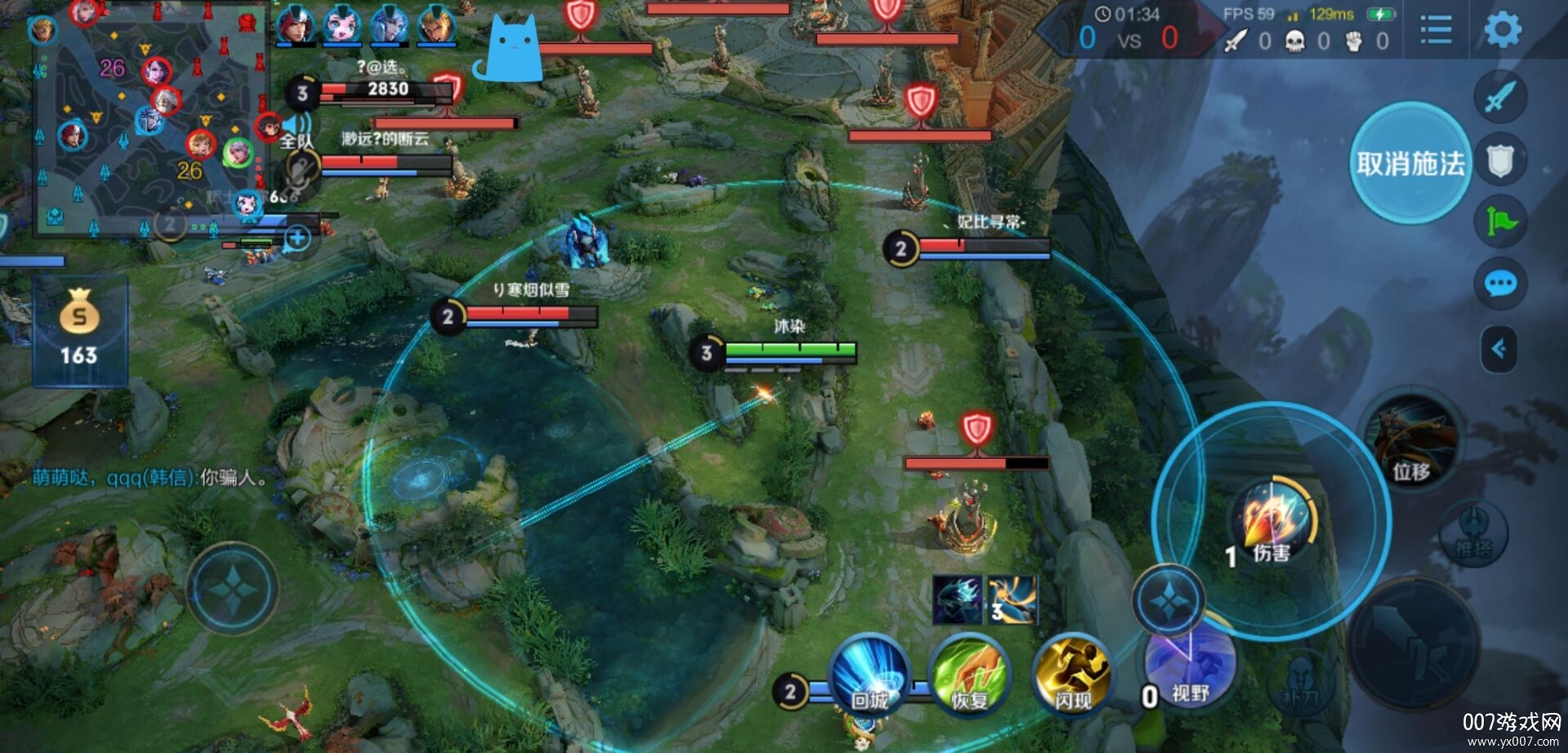
Task: Open the scoreboard list panel
Action: (1436, 30)
